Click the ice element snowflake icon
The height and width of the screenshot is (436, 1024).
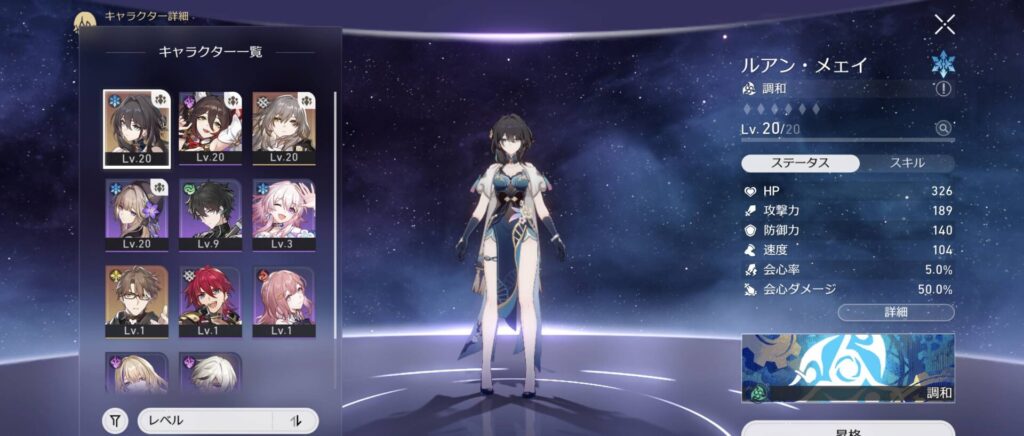click(x=943, y=63)
